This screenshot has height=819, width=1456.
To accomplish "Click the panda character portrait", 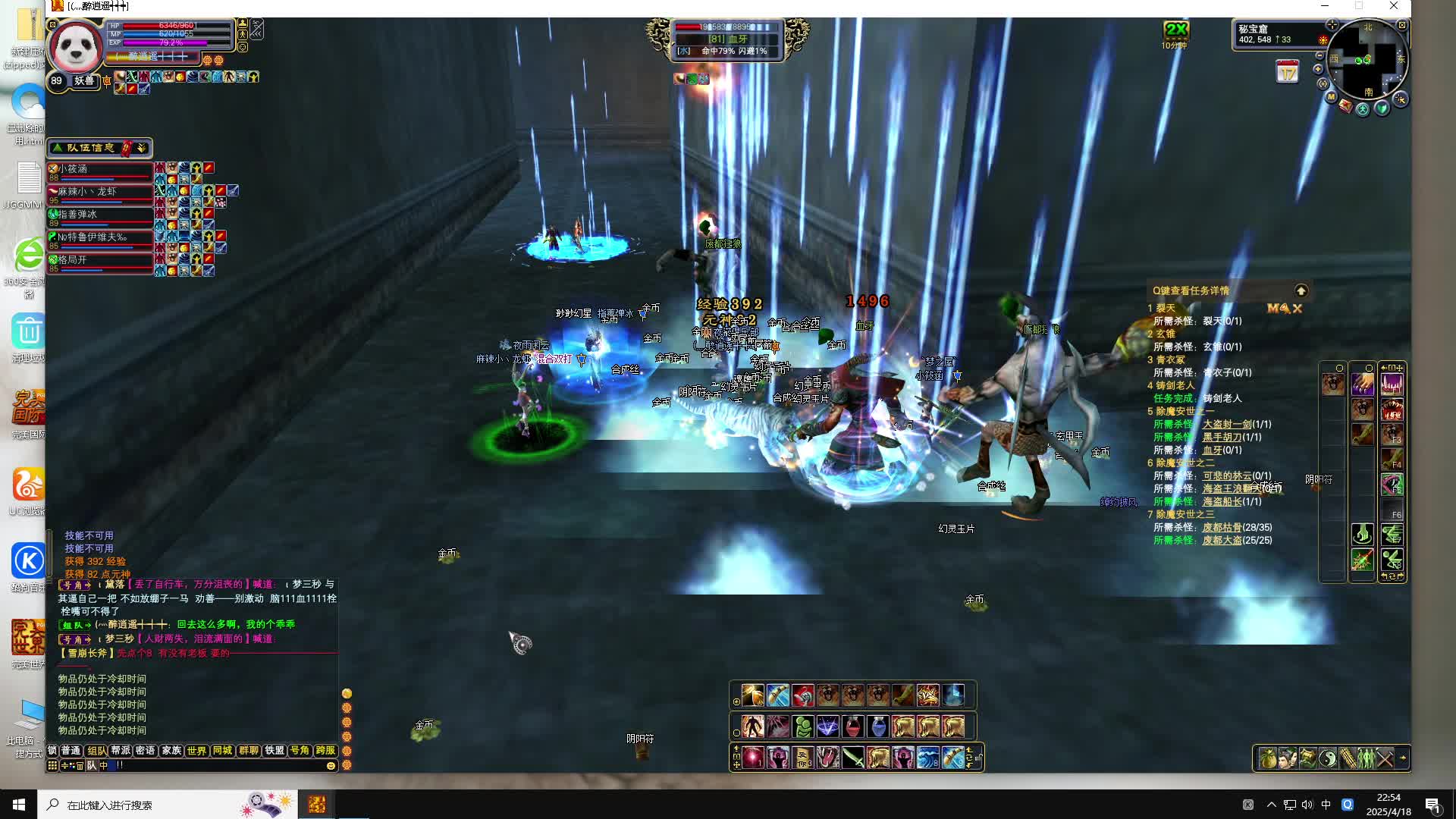I will click(x=75, y=48).
